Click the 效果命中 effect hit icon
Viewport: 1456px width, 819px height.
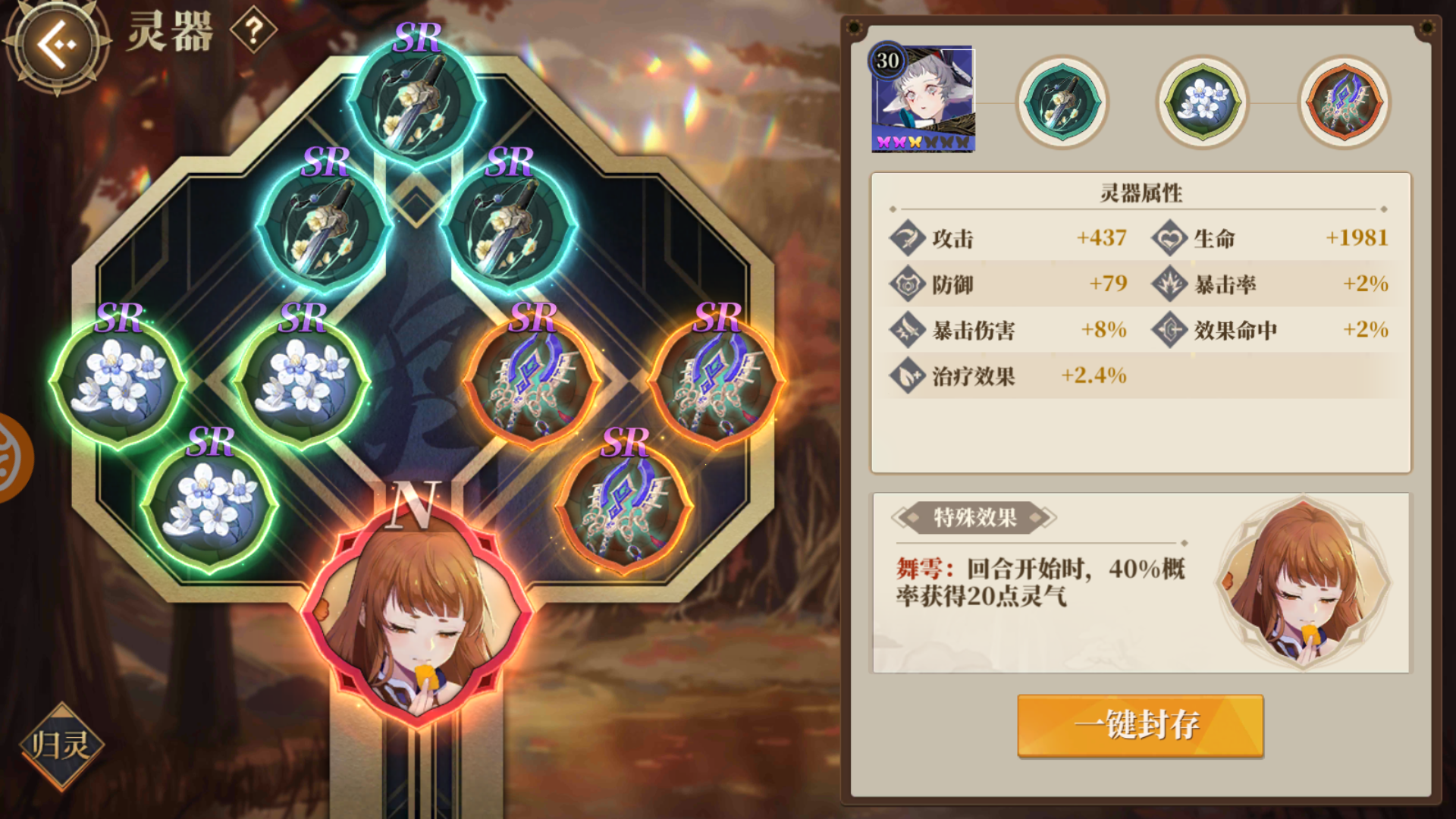click(1169, 330)
